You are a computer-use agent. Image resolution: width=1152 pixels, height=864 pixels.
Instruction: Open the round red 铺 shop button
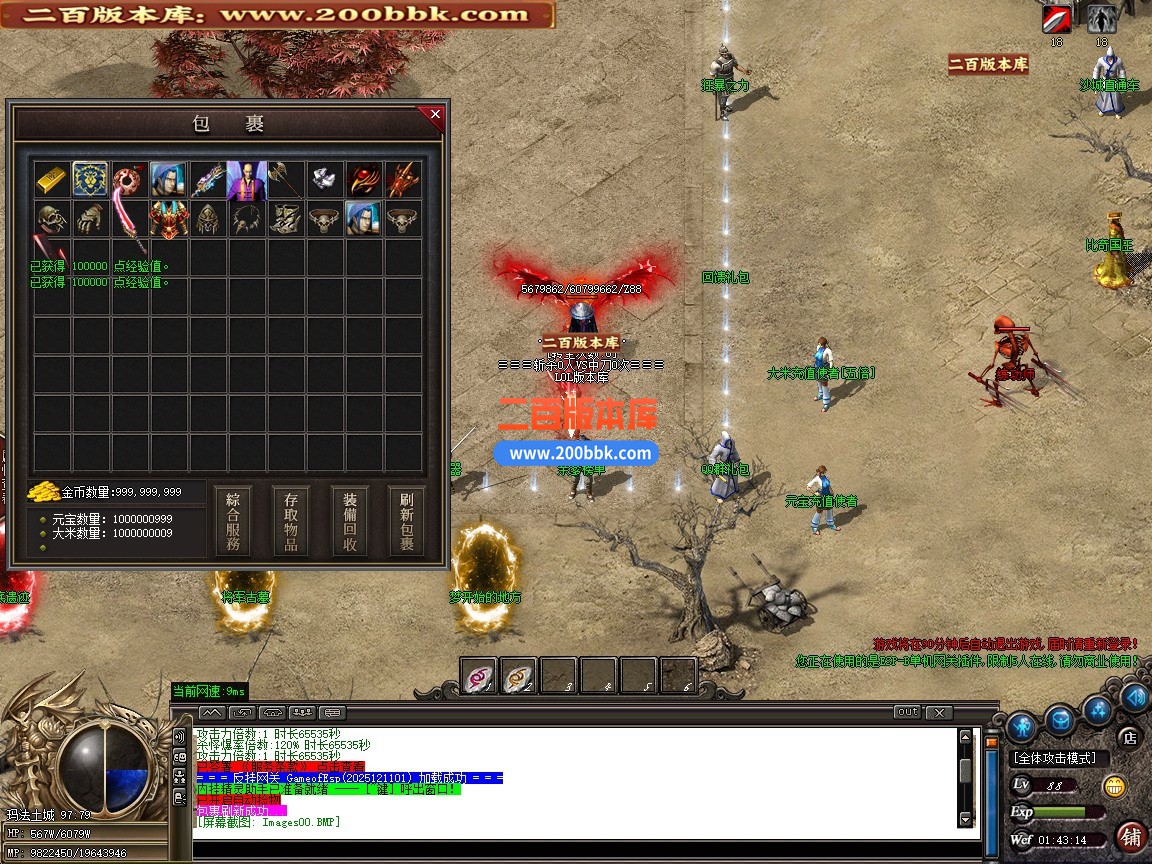point(1132,836)
